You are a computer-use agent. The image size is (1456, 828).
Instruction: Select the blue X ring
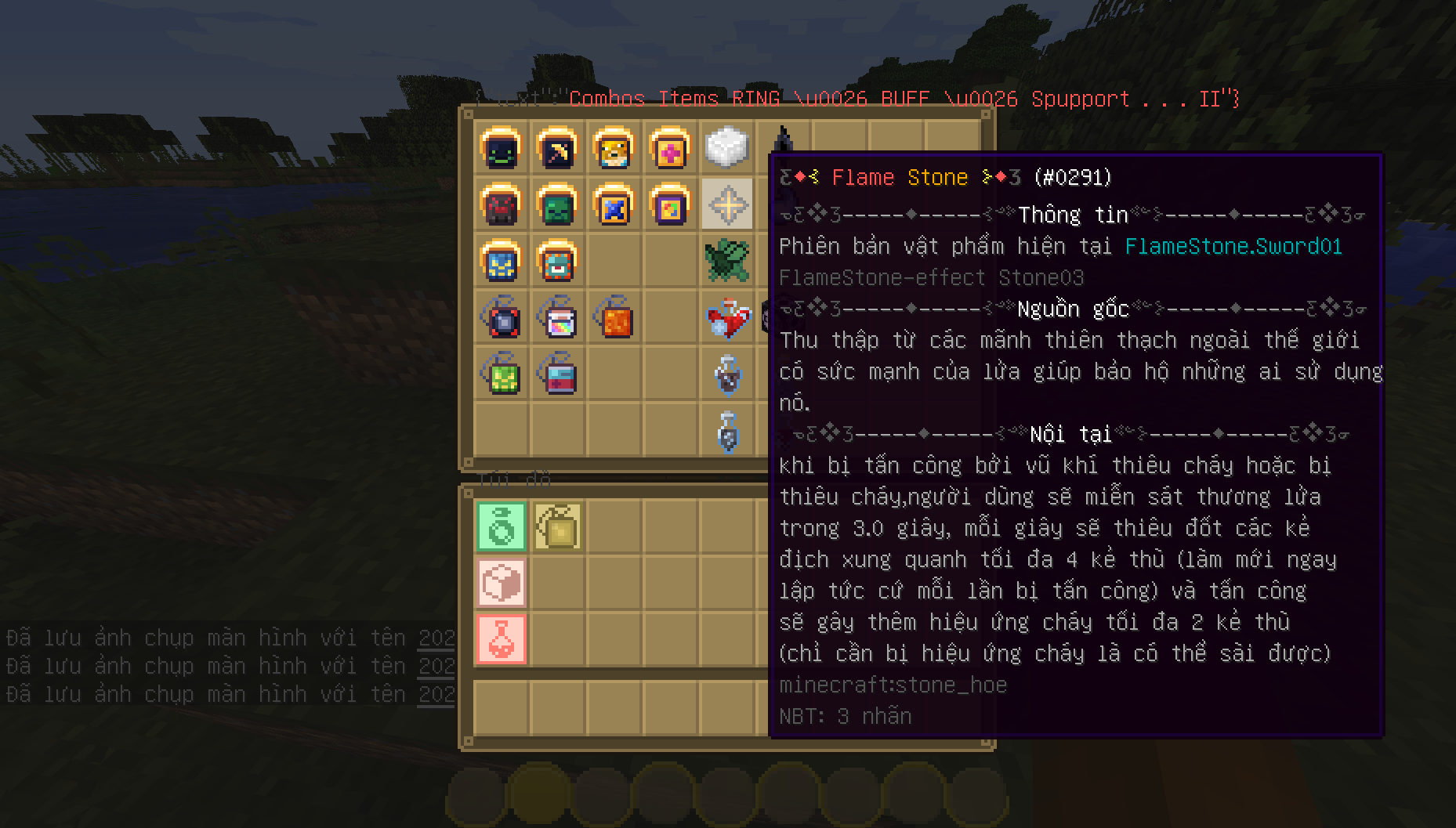coord(614,204)
